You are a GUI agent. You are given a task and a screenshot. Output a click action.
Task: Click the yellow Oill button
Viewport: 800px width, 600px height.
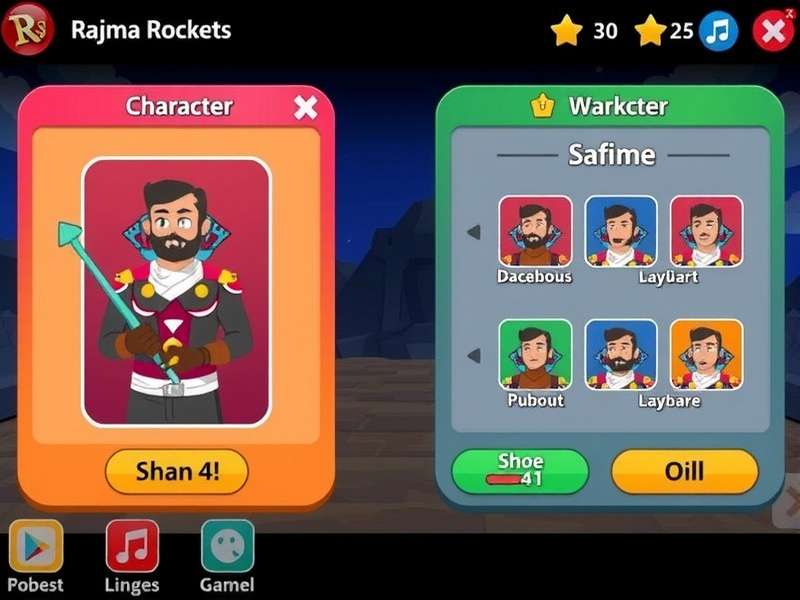[x=685, y=471]
